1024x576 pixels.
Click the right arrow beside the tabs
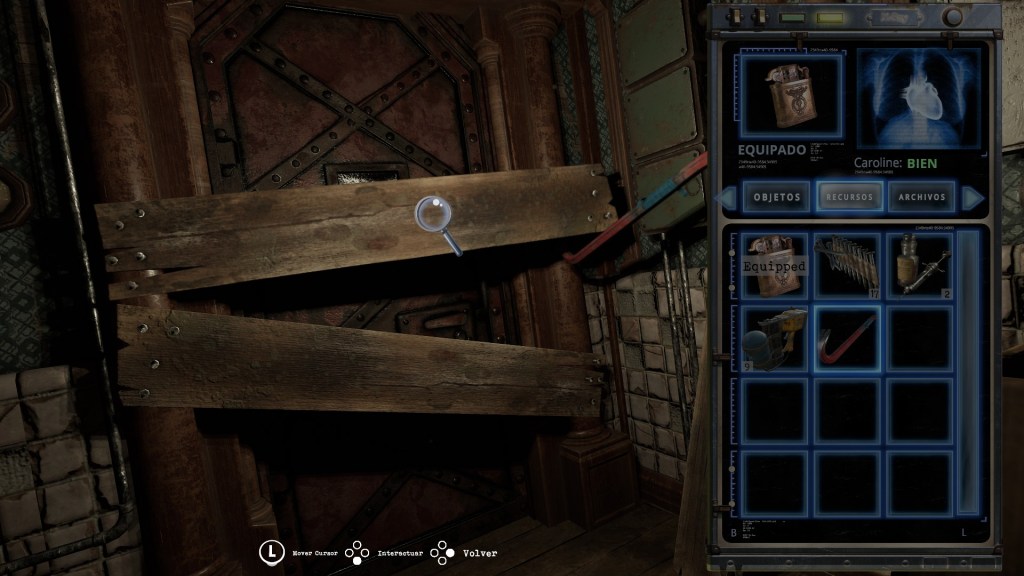click(x=969, y=196)
